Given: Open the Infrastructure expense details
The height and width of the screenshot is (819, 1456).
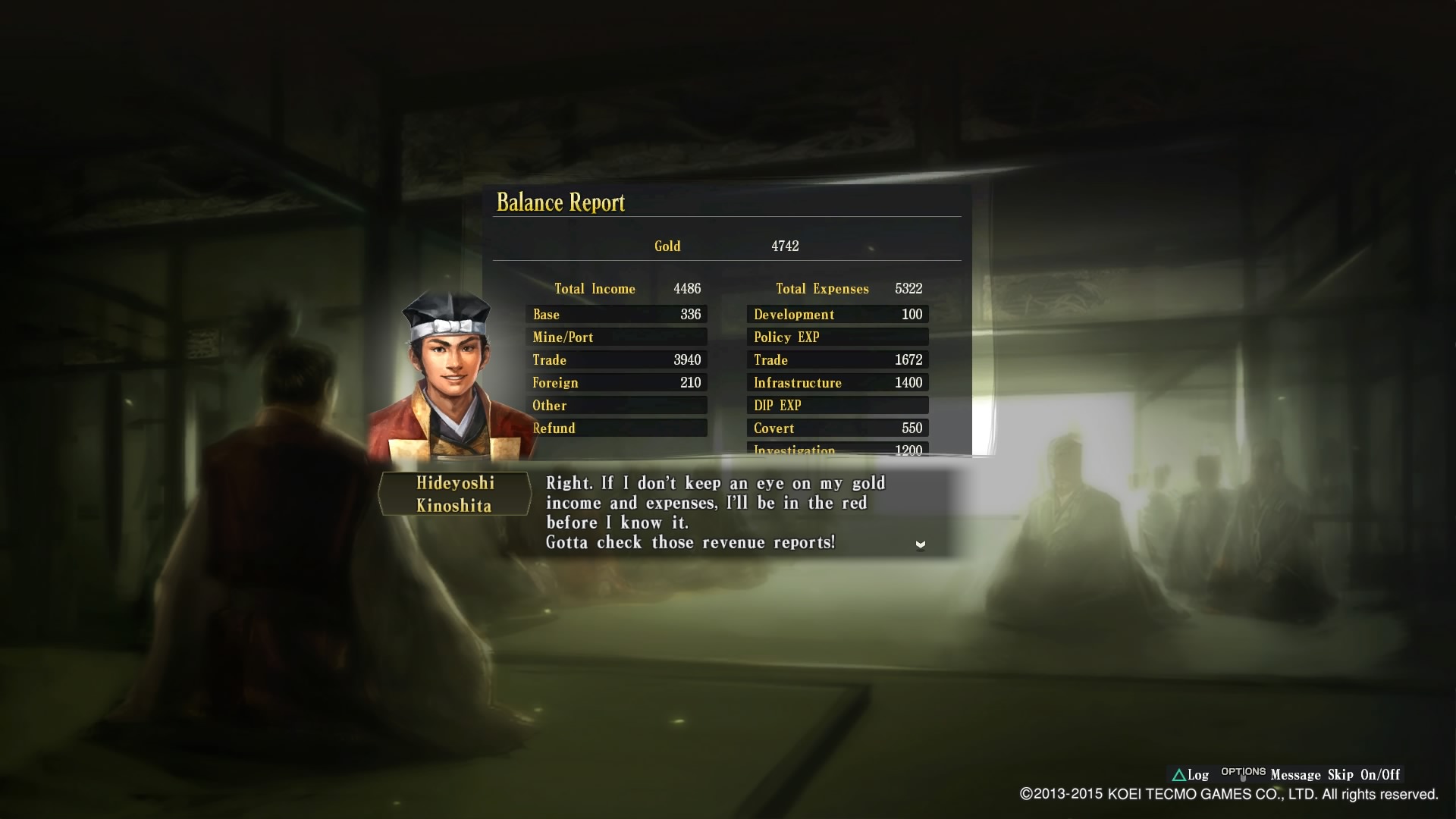Looking at the screenshot, I should (837, 382).
